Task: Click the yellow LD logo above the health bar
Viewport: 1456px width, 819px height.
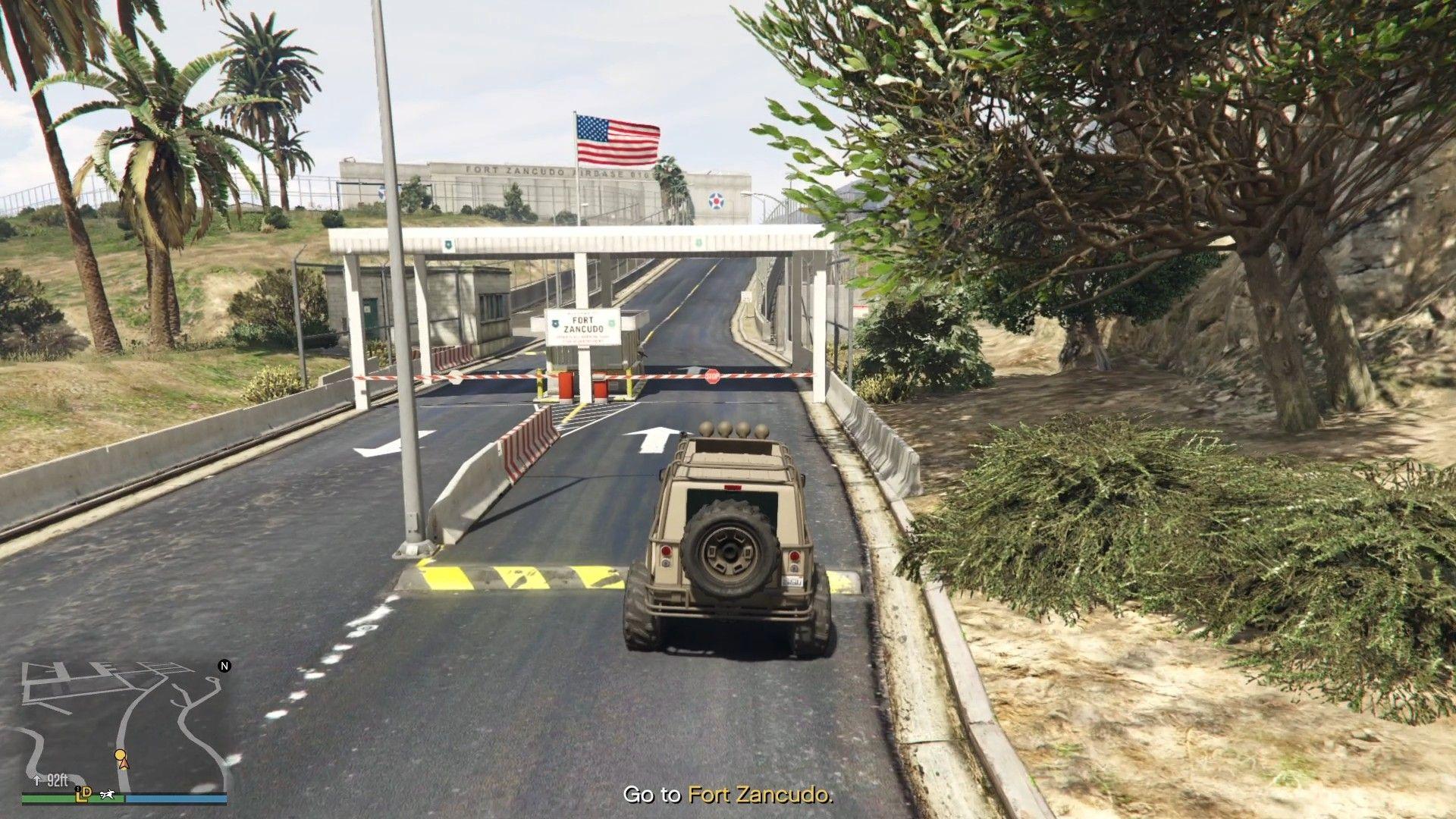Action: pyautogui.click(x=83, y=795)
